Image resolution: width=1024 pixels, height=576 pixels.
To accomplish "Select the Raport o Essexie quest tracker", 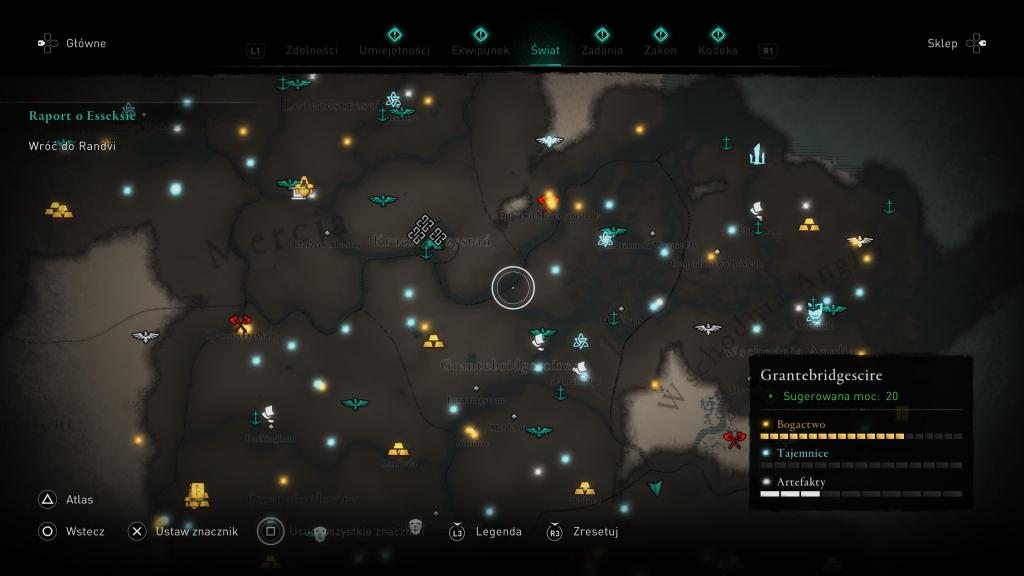I will point(82,116).
